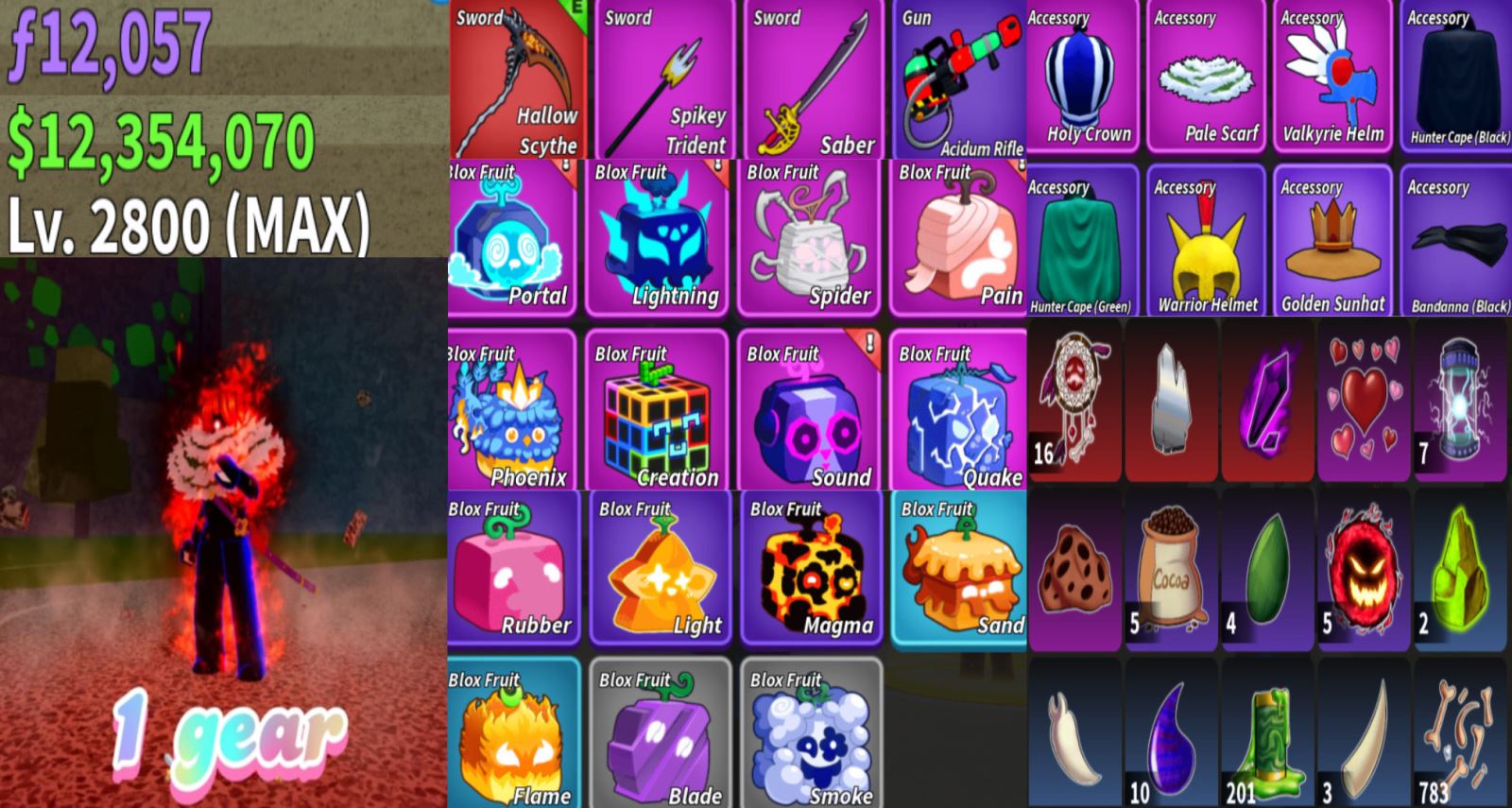Choose the Spikey Trident sword
This screenshot has width=1512, height=808.
tap(664, 80)
